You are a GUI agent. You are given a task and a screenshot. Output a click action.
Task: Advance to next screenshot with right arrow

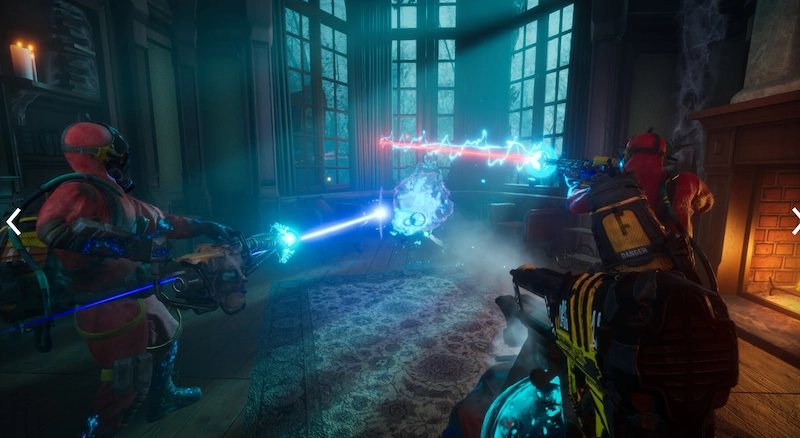click(x=794, y=221)
